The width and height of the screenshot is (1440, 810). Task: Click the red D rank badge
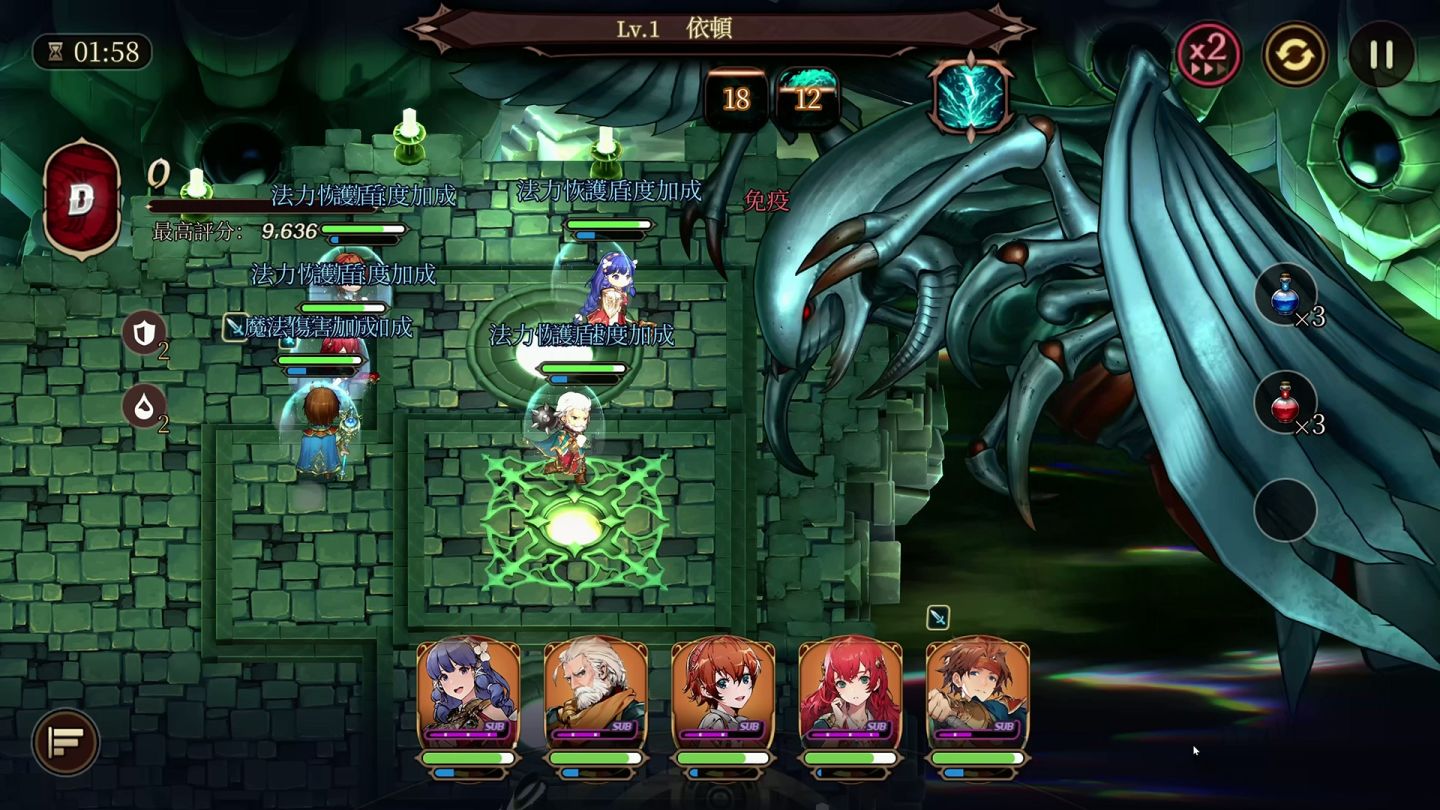point(81,199)
